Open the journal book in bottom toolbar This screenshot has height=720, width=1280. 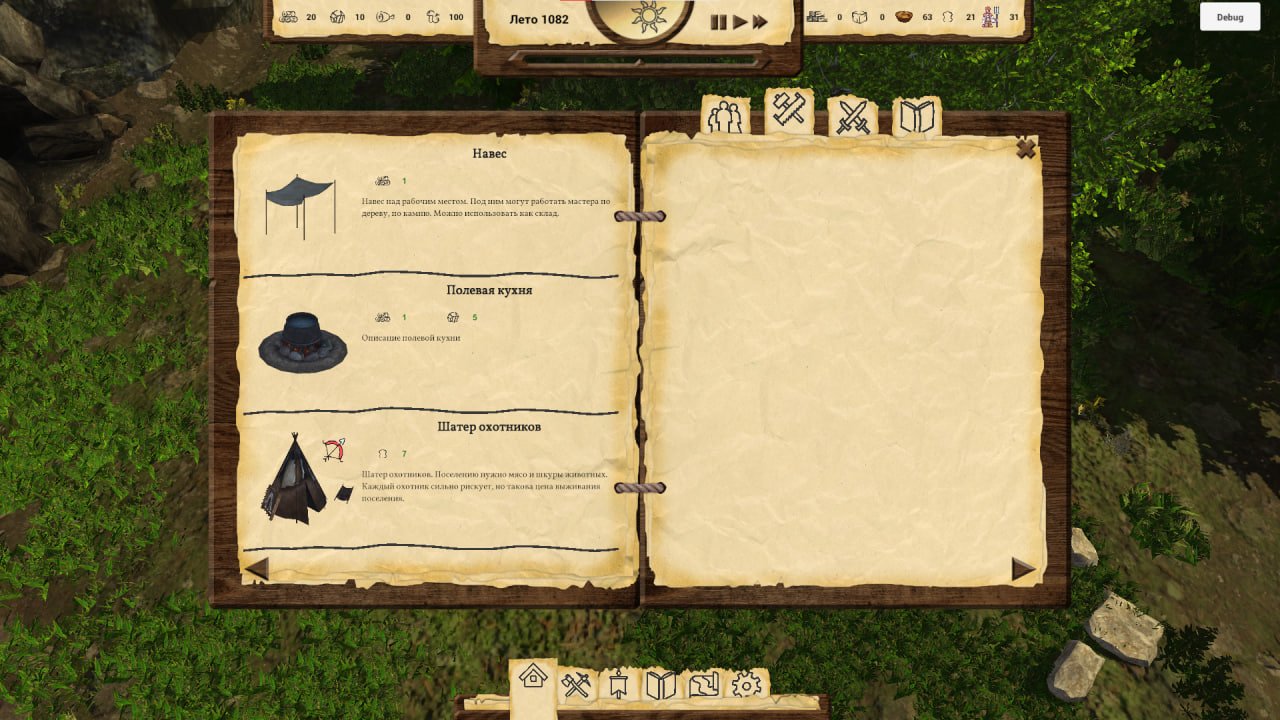(x=661, y=685)
